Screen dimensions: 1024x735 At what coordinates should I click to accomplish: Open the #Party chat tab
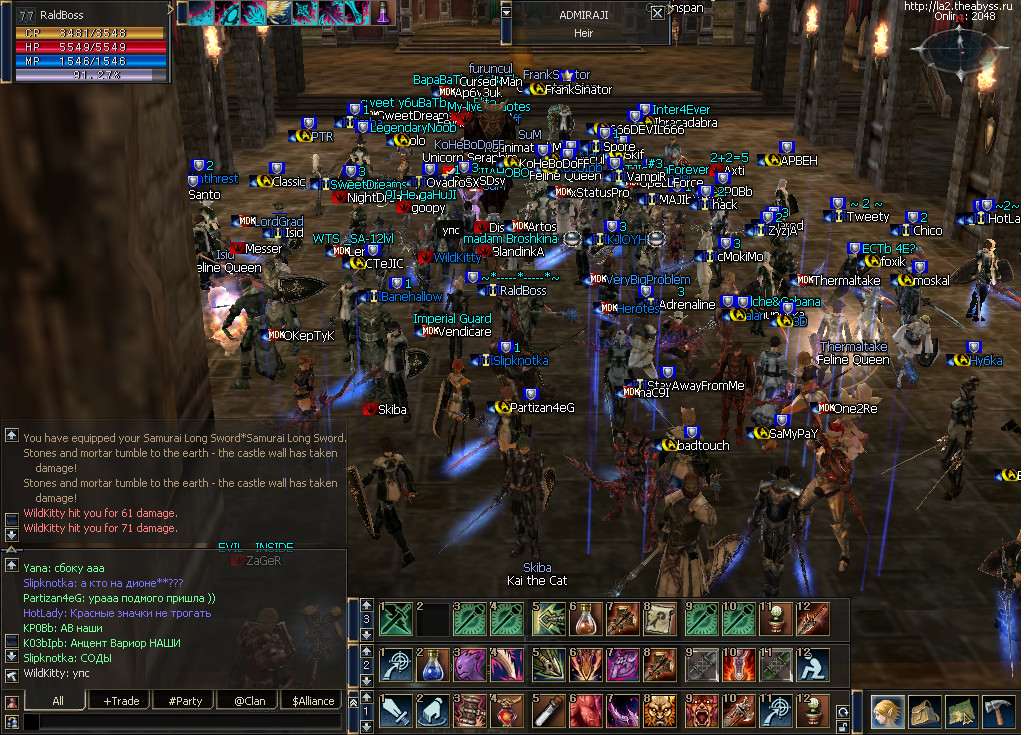pos(187,701)
